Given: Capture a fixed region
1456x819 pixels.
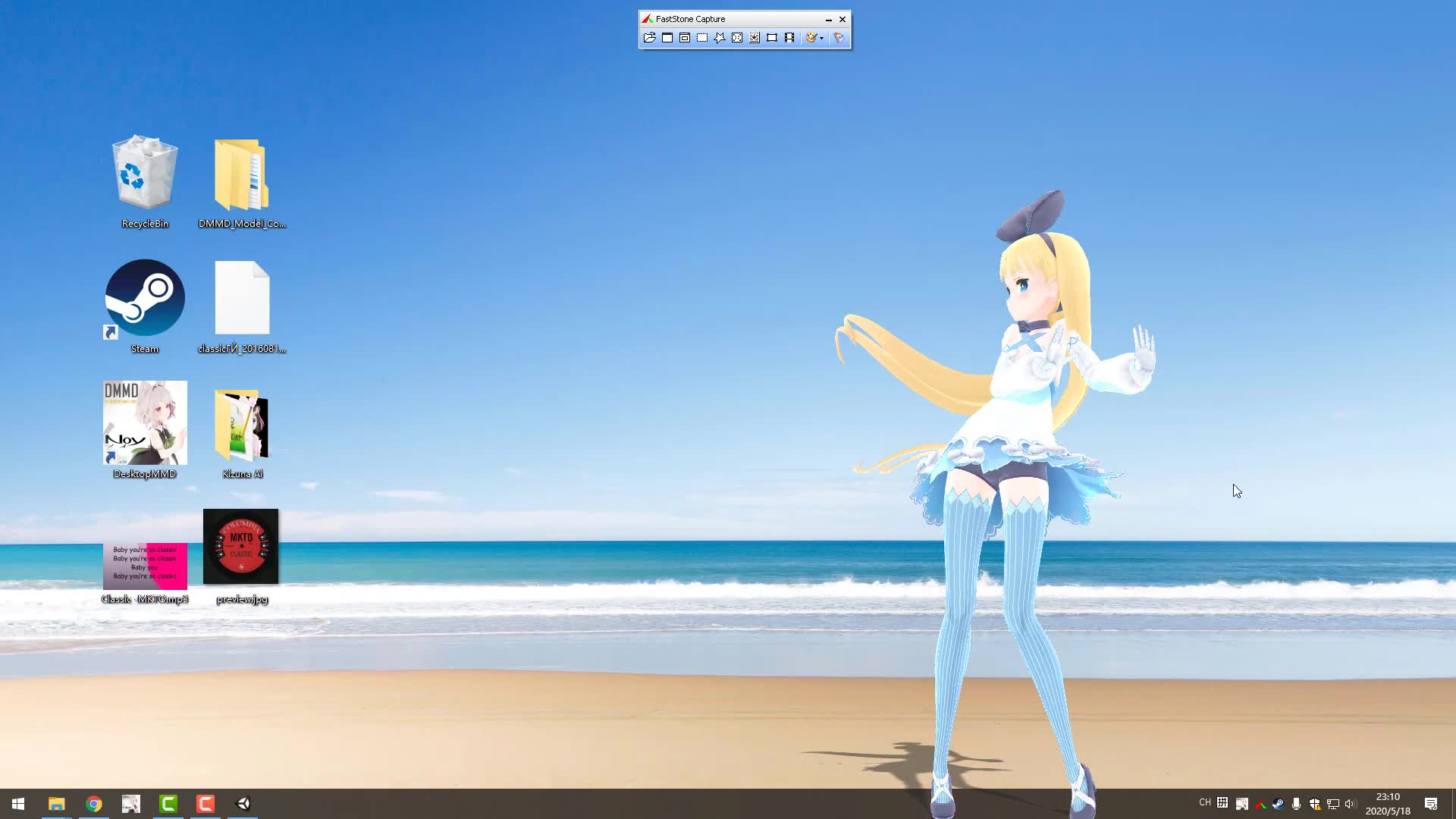Looking at the screenshot, I should coord(772,38).
